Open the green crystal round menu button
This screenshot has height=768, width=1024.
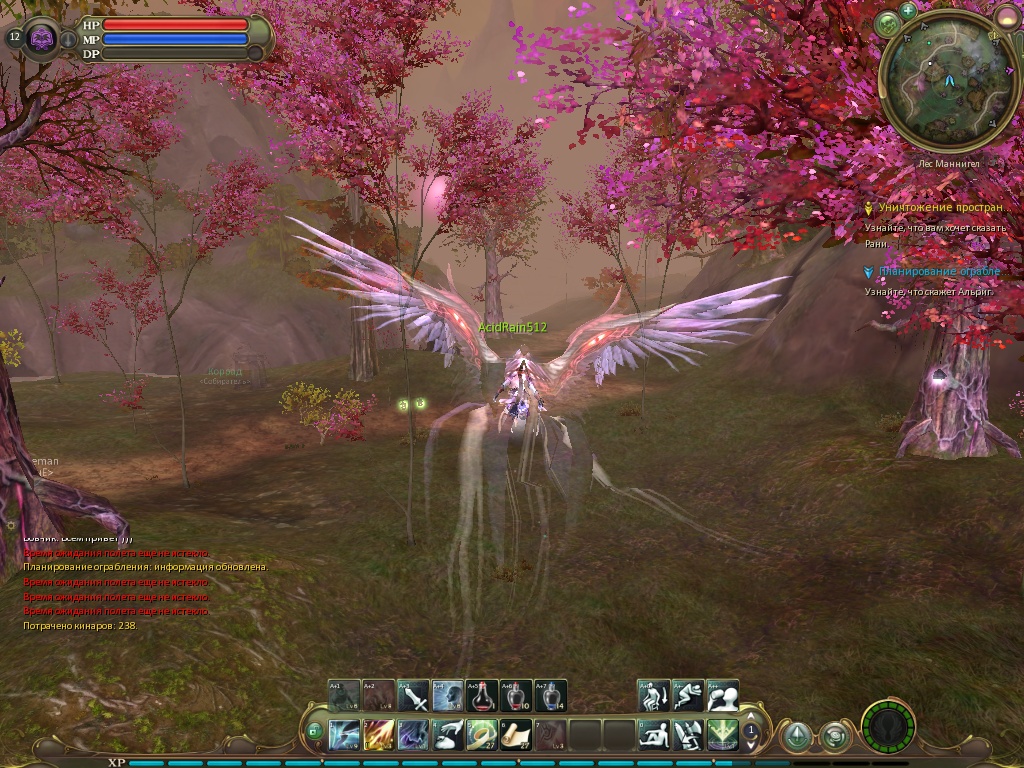(796, 736)
